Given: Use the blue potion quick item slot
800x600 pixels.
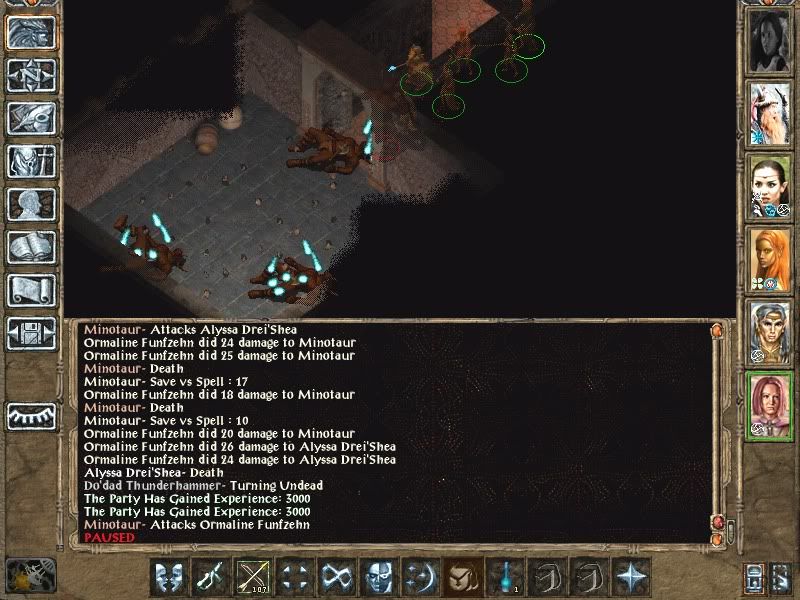Looking at the screenshot, I should 503,578.
